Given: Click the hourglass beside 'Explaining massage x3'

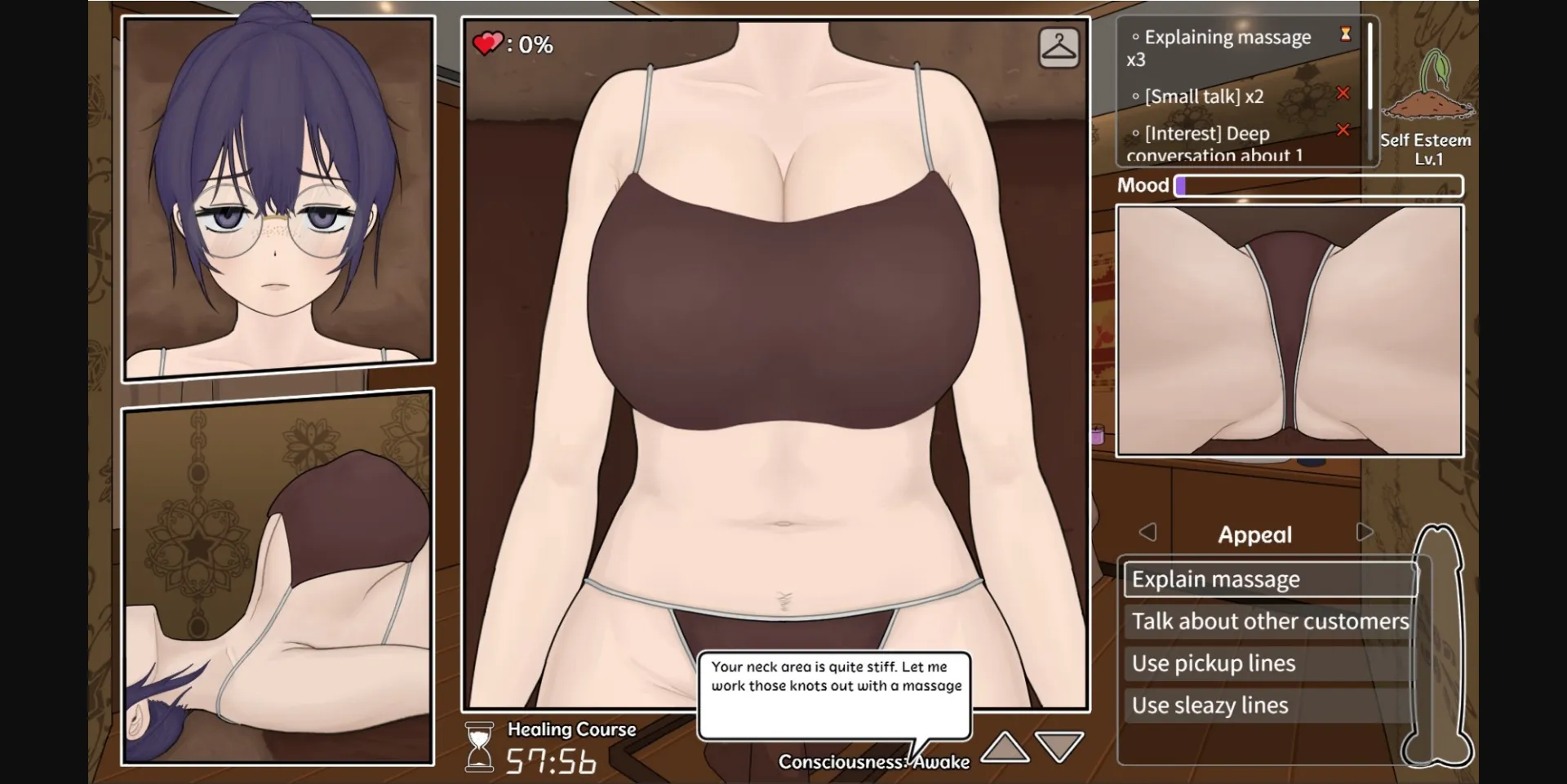Looking at the screenshot, I should pyautogui.click(x=1343, y=34).
